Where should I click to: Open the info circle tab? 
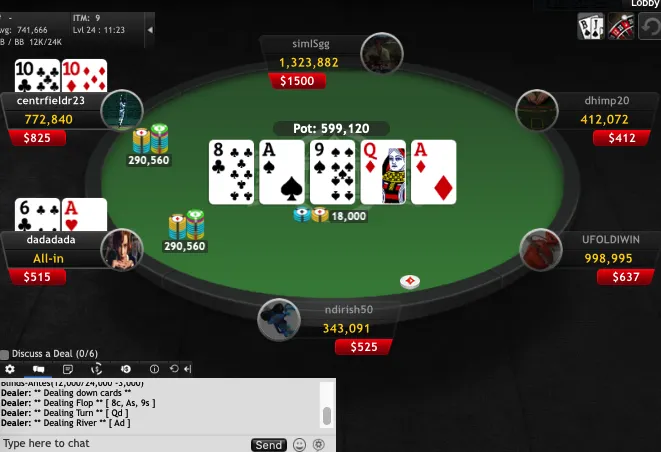pos(154,369)
